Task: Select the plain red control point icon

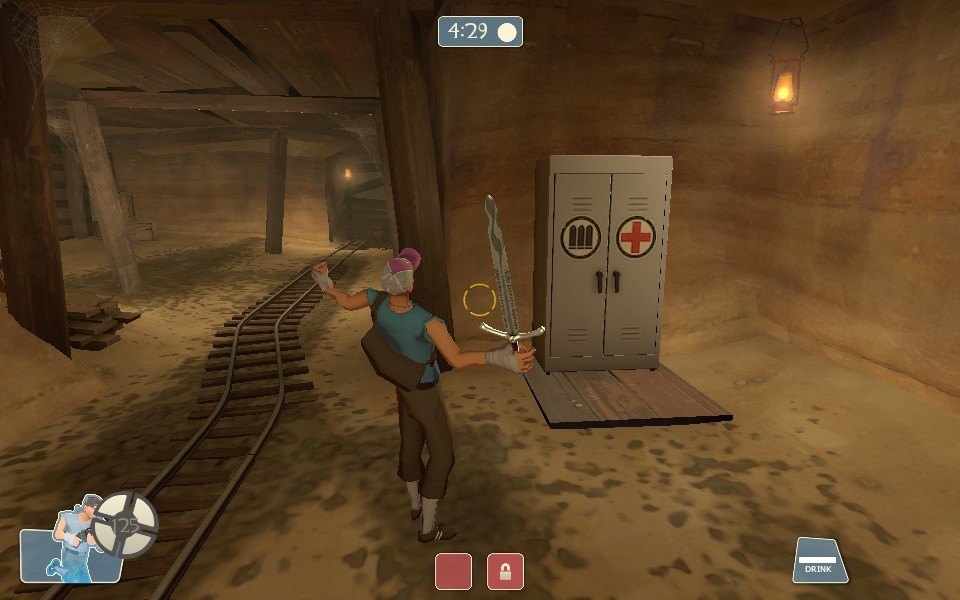Action: [x=453, y=571]
